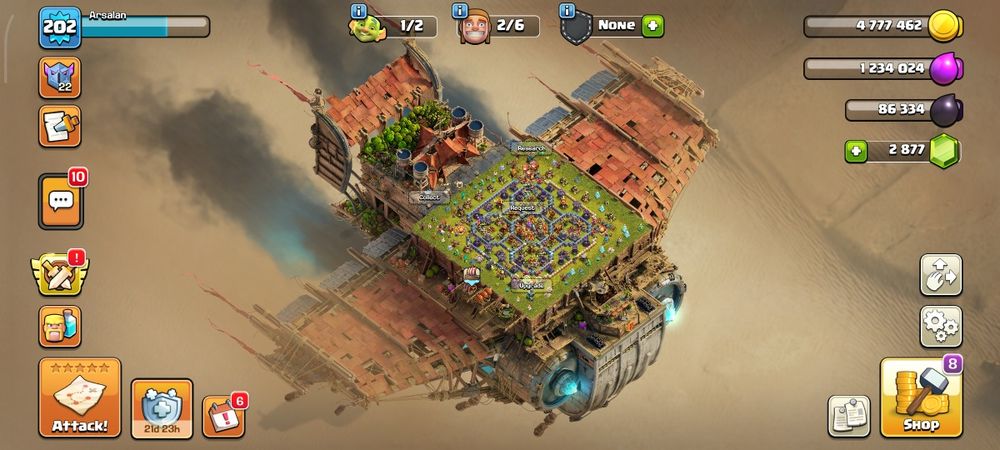1000x450 pixels.
Task: Open the clipboard icon beside the Shop
Action: (848, 416)
